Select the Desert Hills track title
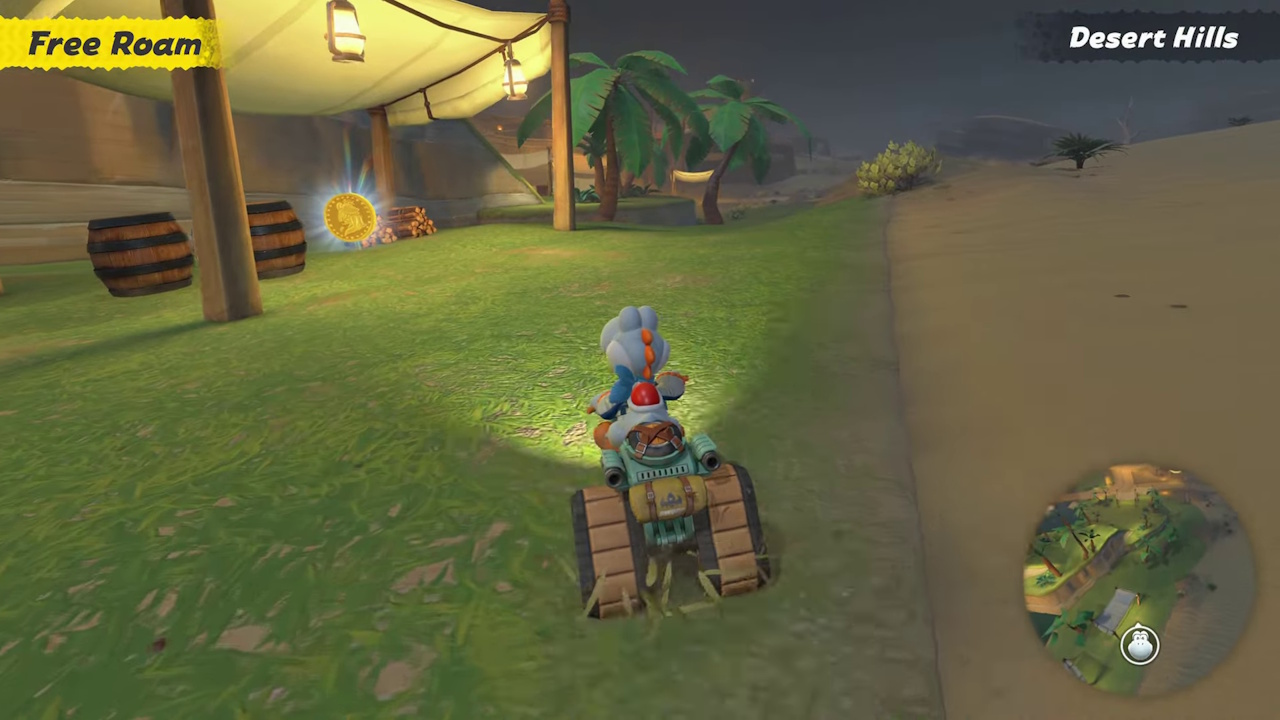The image size is (1280, 720). point(1152,38)
